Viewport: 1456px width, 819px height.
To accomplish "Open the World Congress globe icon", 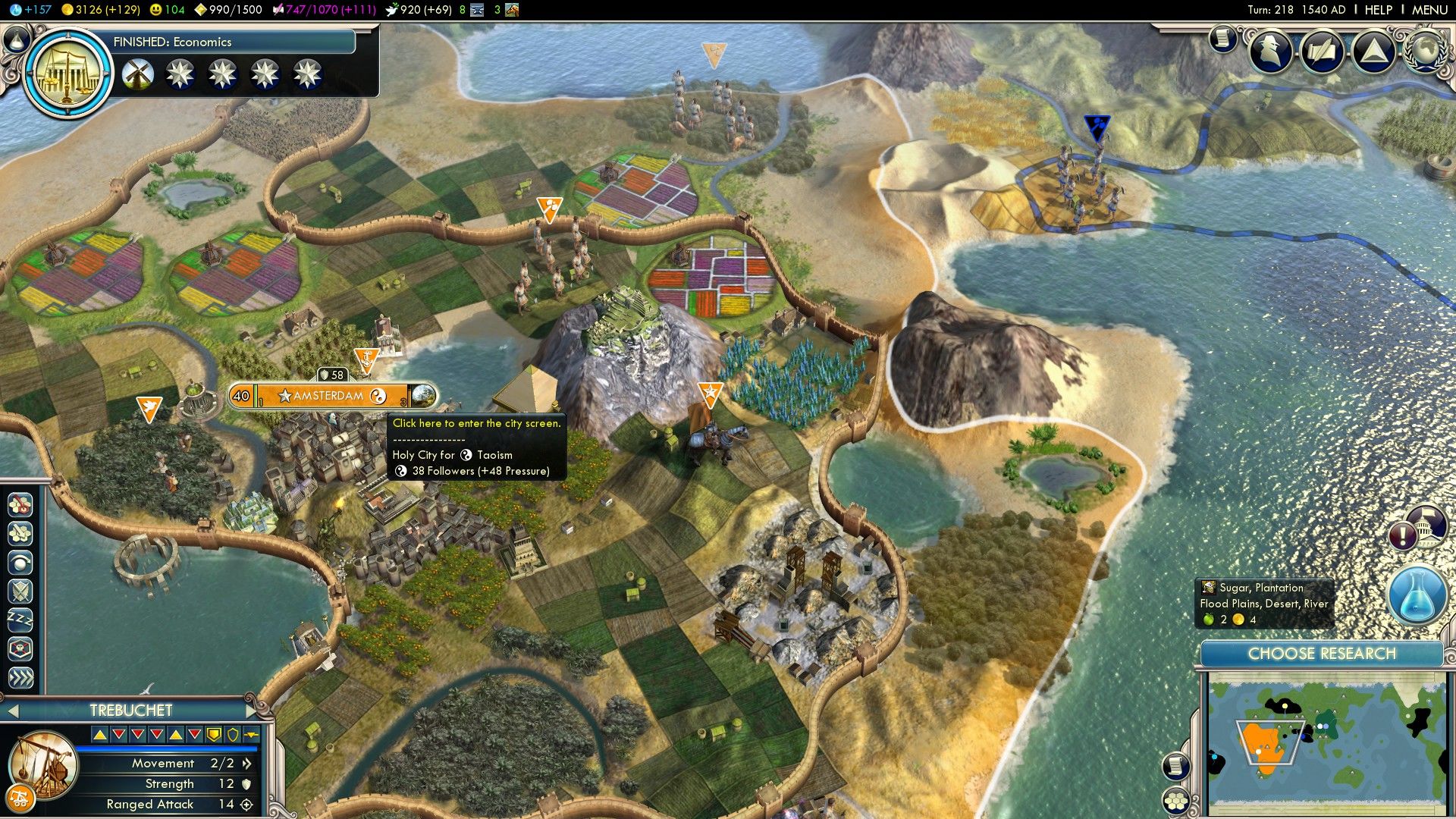I will pyautogui.click(x=1424, y=51).
